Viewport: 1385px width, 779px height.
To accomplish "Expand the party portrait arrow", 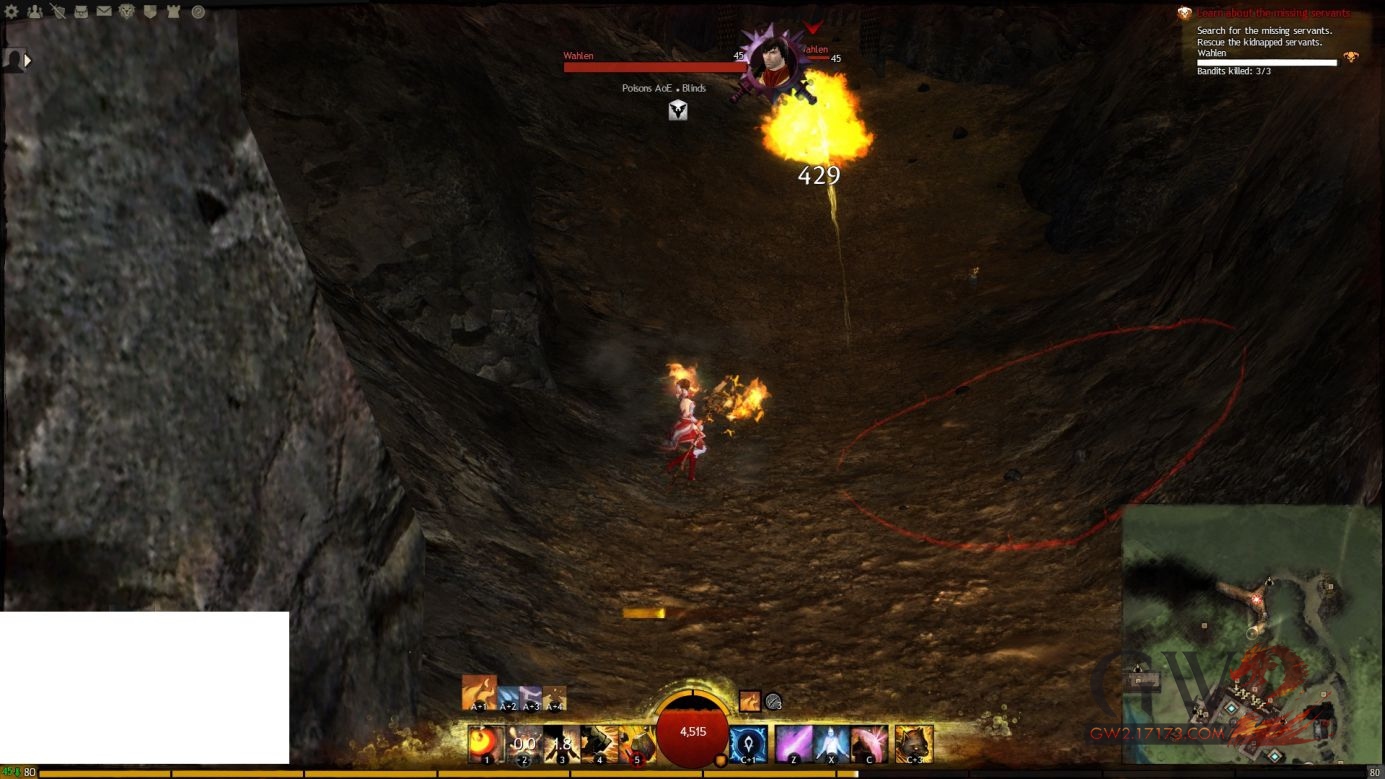I will pos(28,60).
